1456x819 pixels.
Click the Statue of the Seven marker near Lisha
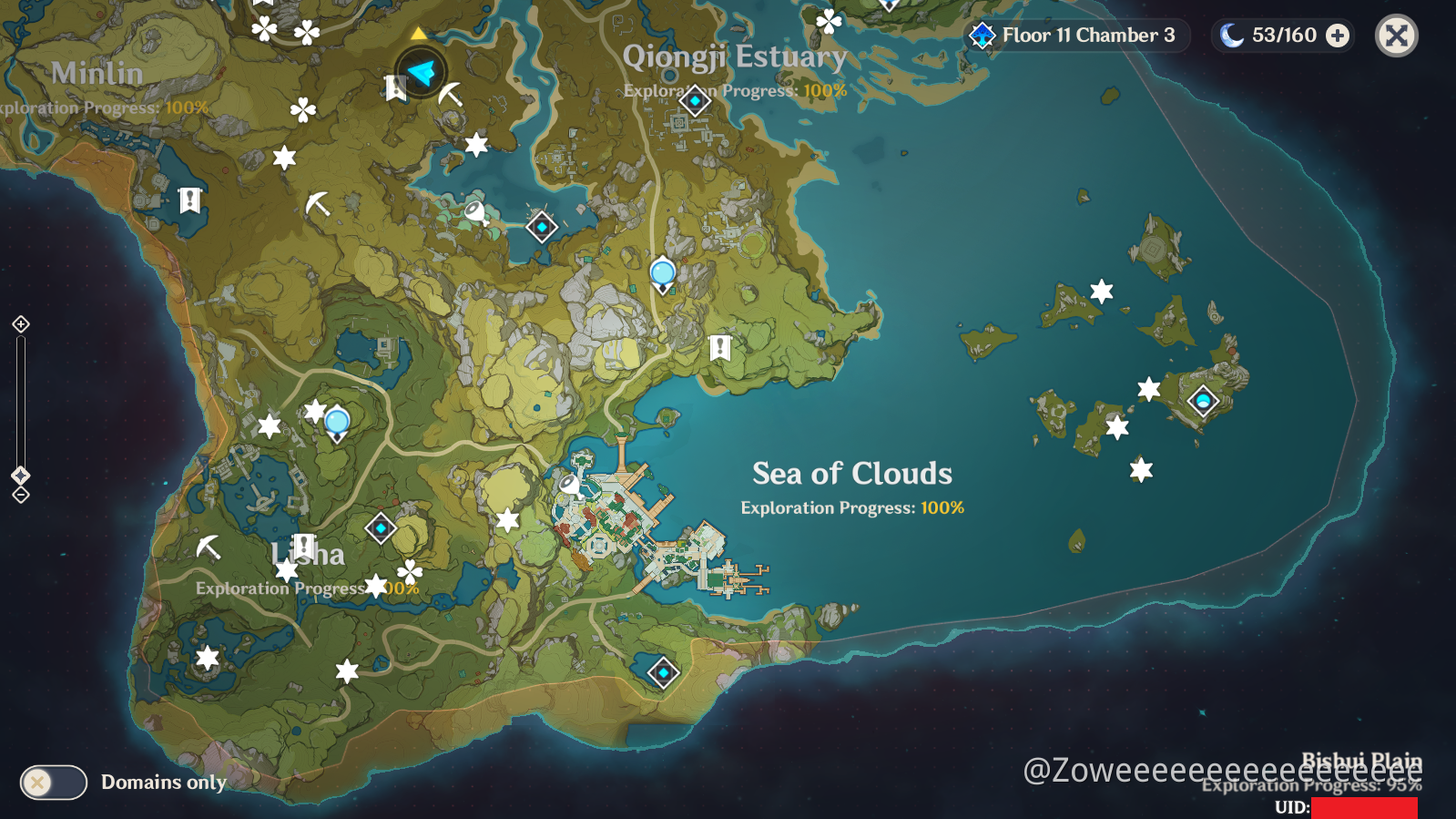pyautogui.click(x=336, y=421)
